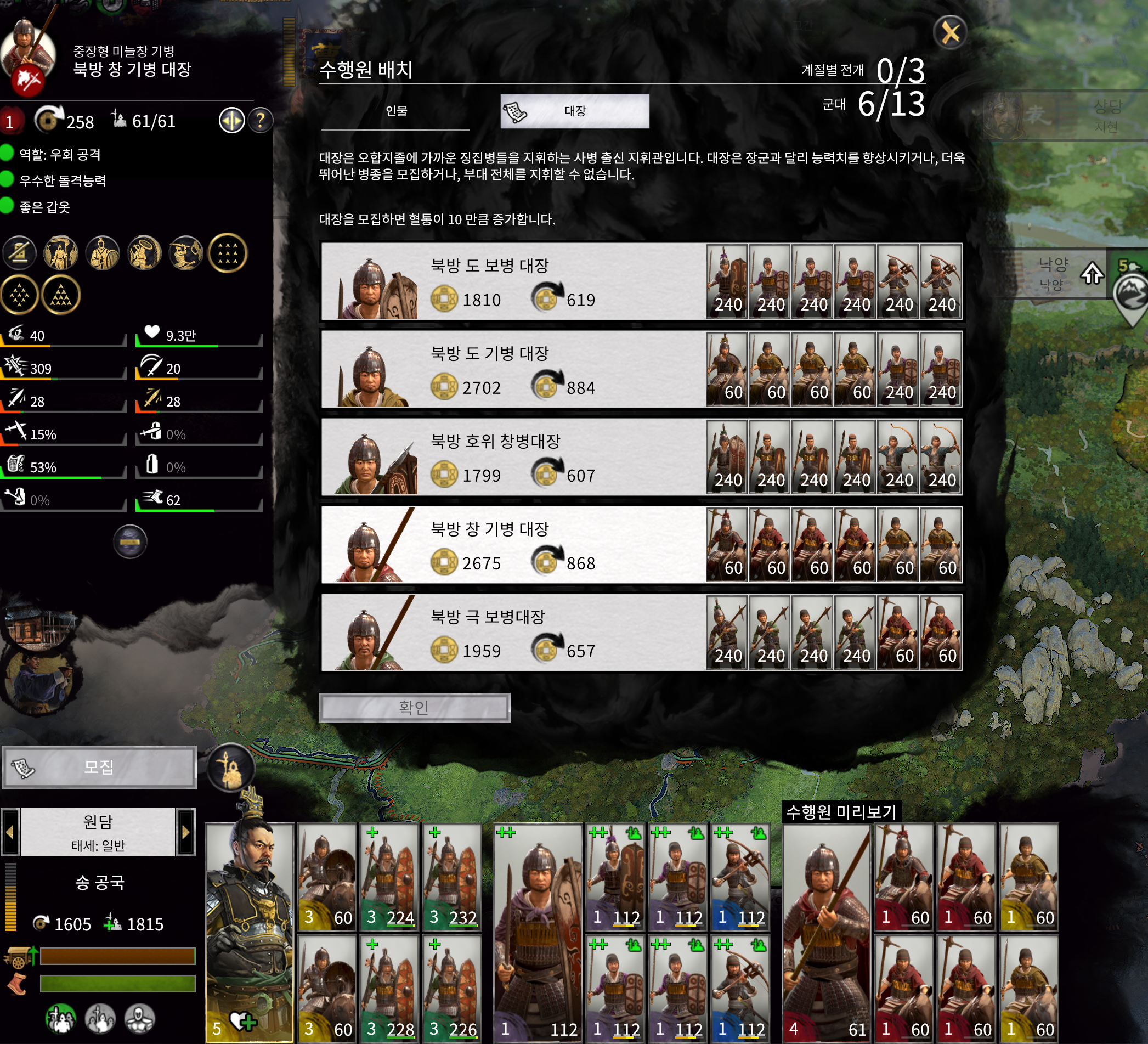Select the retinue preview captain portrait
Screen dimensions: 1148x1044
tap(827, 933)
